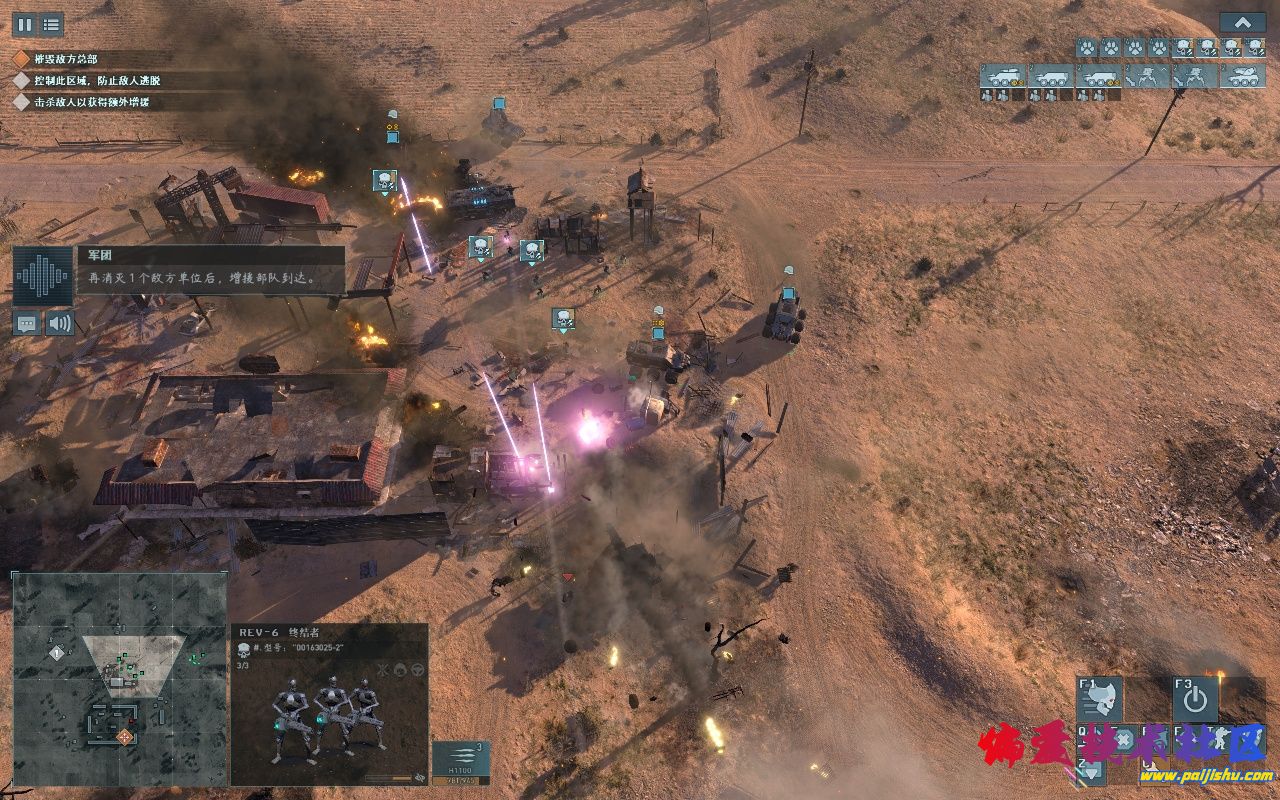Click the white exclamation marker on minimap

click(57, 653)
